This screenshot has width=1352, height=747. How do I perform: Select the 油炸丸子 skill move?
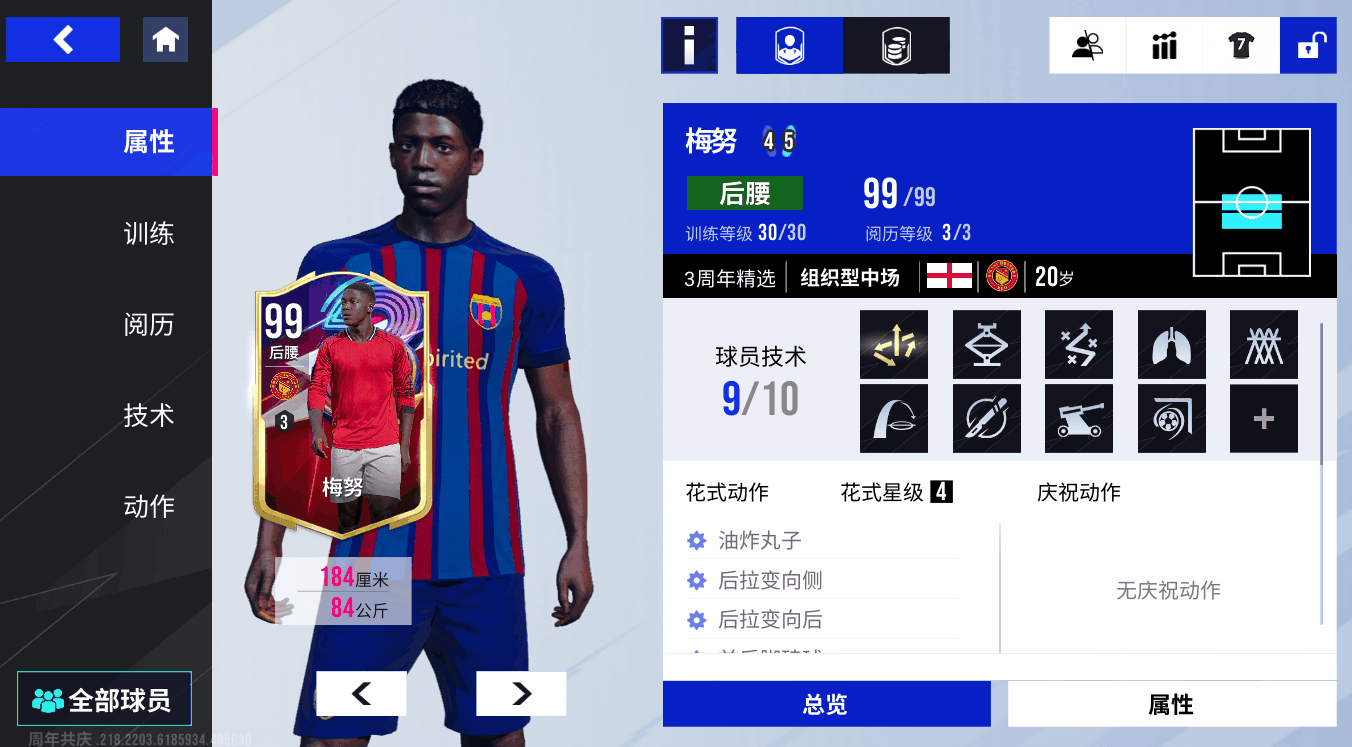(x=760, y=541)
